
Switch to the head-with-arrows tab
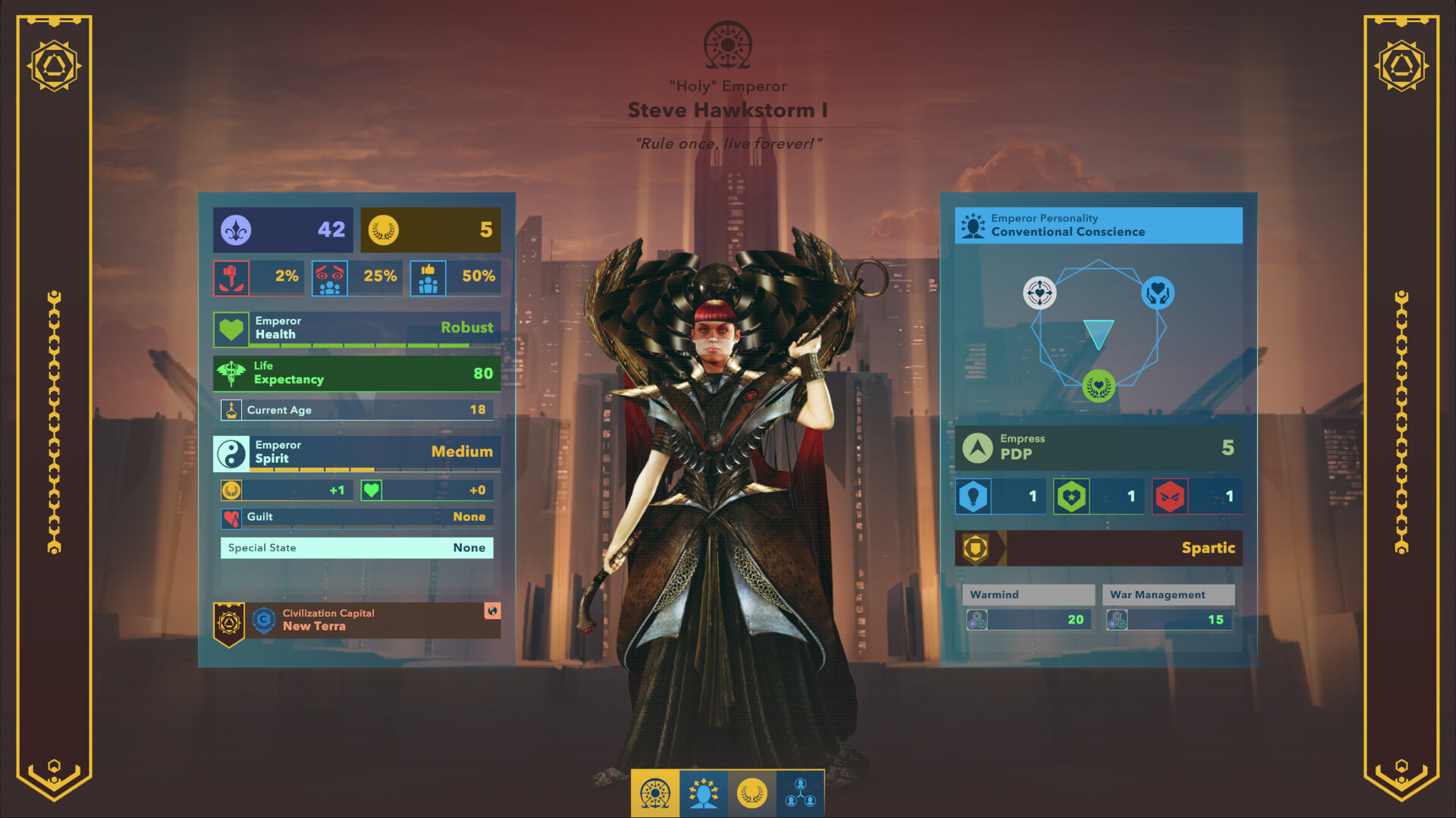tap(704, 794)
